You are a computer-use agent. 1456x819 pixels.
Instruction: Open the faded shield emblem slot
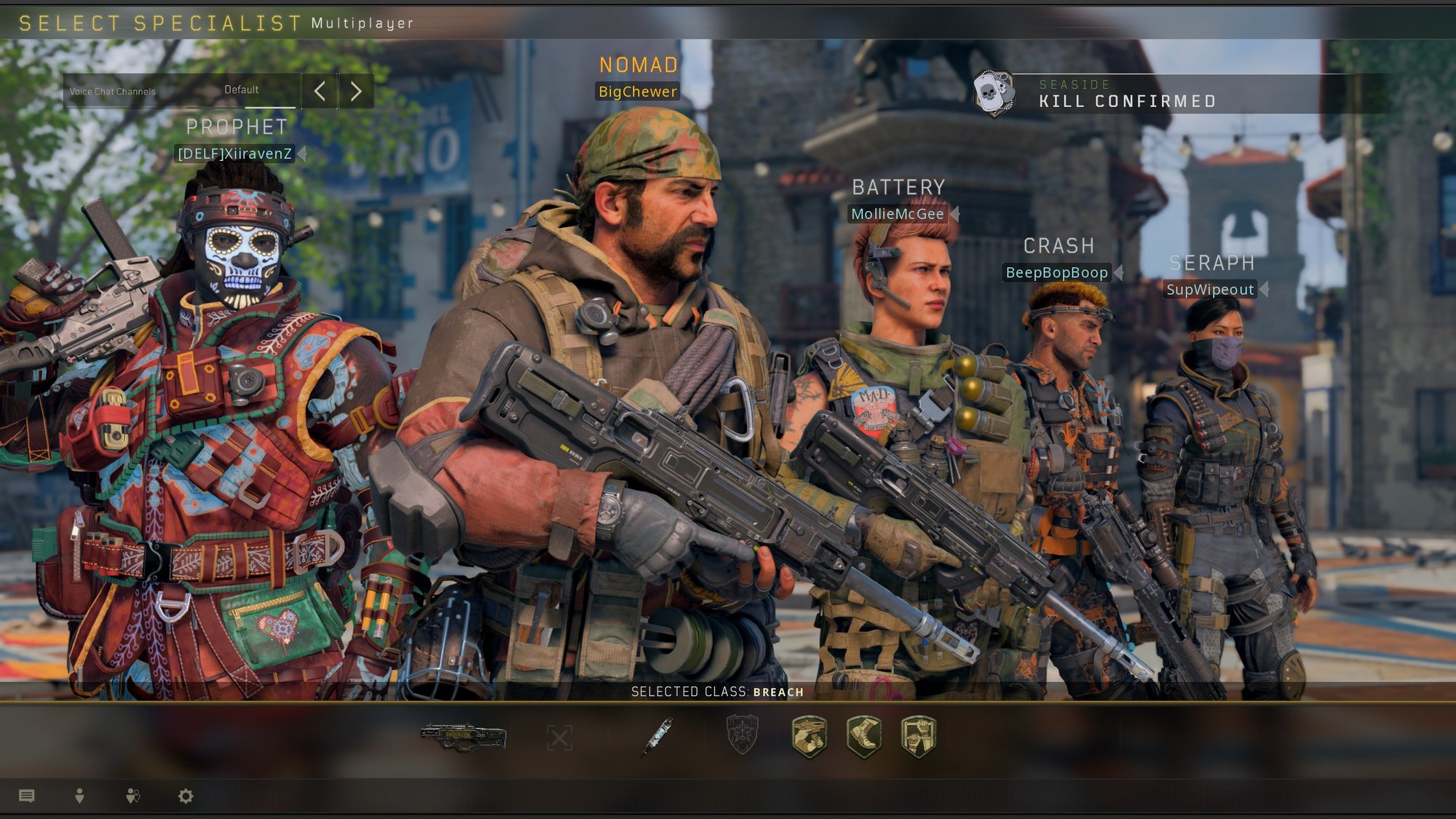(x=742, y=734)
